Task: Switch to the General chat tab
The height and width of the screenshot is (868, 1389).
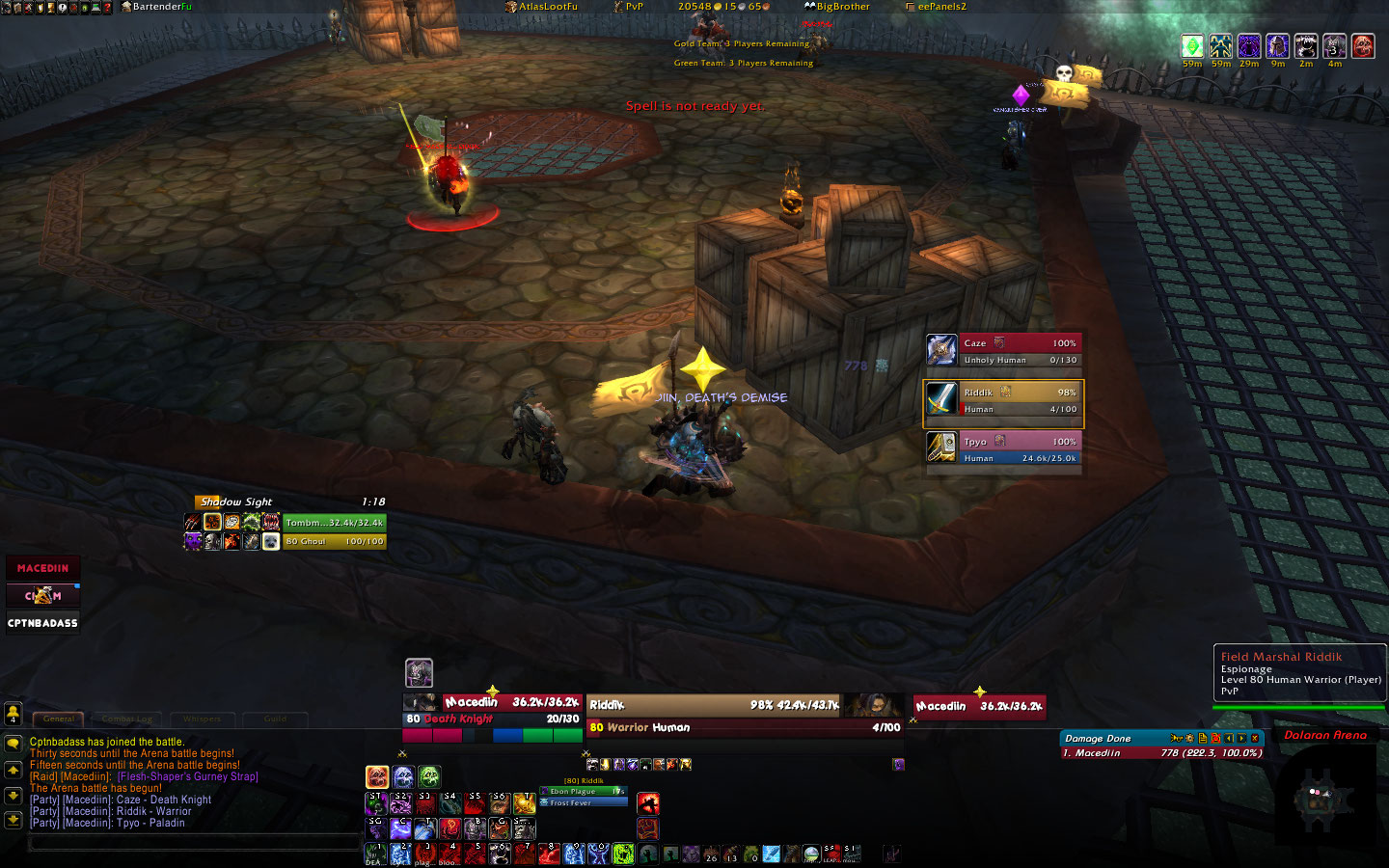Action: point(59,719)
